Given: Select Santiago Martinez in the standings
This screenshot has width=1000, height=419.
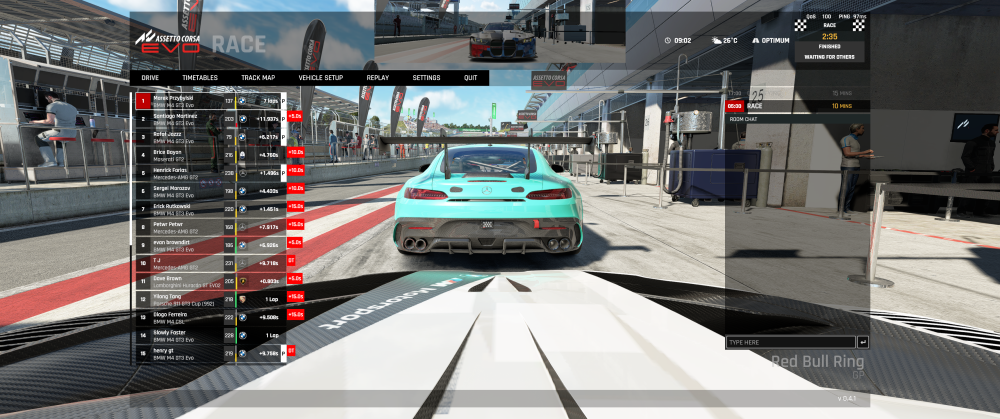Looking at the screenshot, I should (210, 119).
